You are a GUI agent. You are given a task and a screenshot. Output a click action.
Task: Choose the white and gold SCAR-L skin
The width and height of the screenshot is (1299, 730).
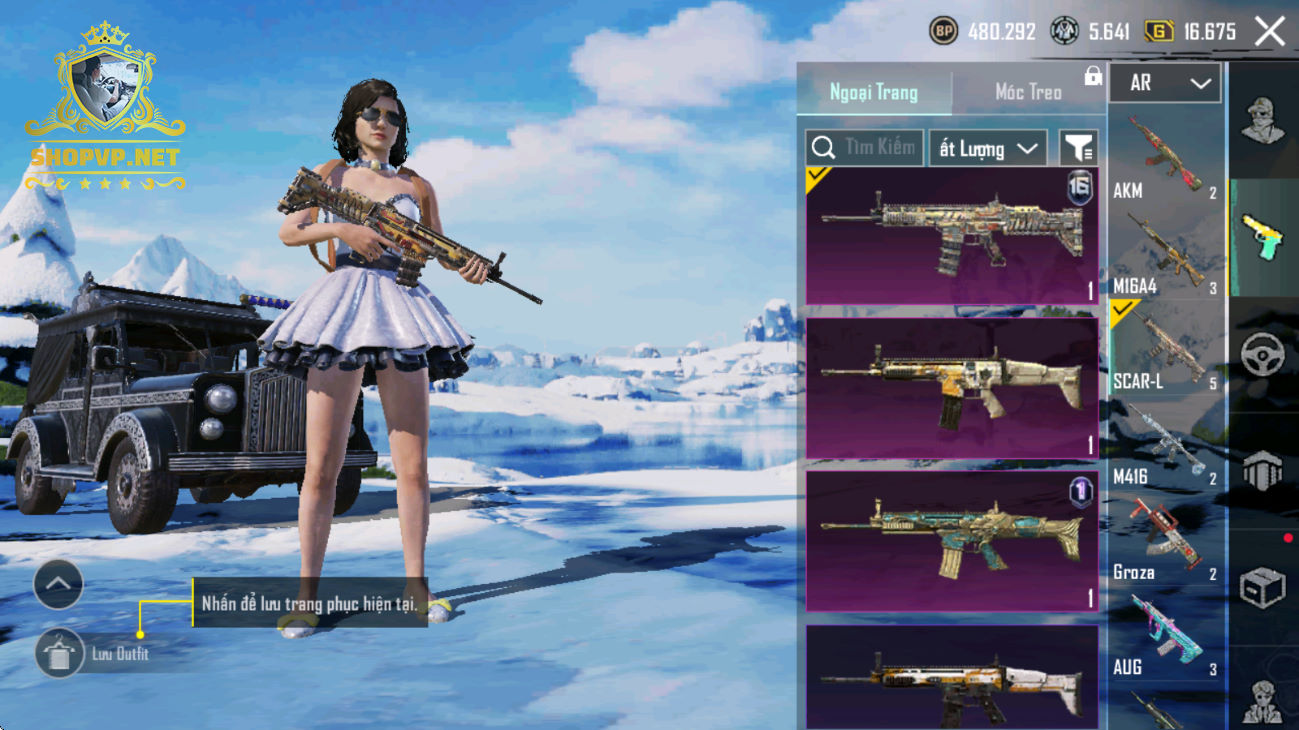click(x=951, y=388)
